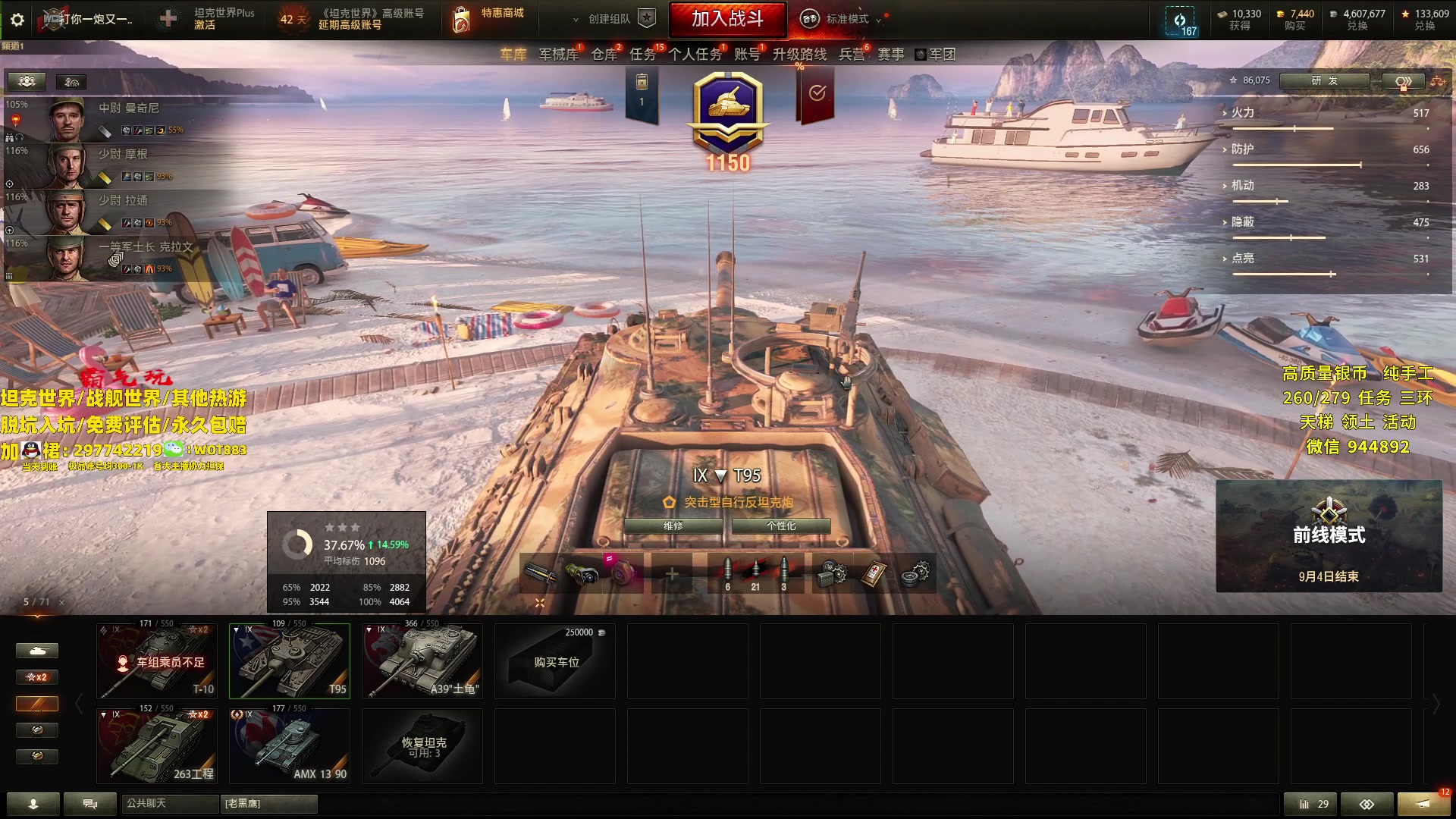Image resolution: width=1456 pixels, height=819 pixels.
Task: Select the T-10 tank in carousel
Action: click(157, 661)
